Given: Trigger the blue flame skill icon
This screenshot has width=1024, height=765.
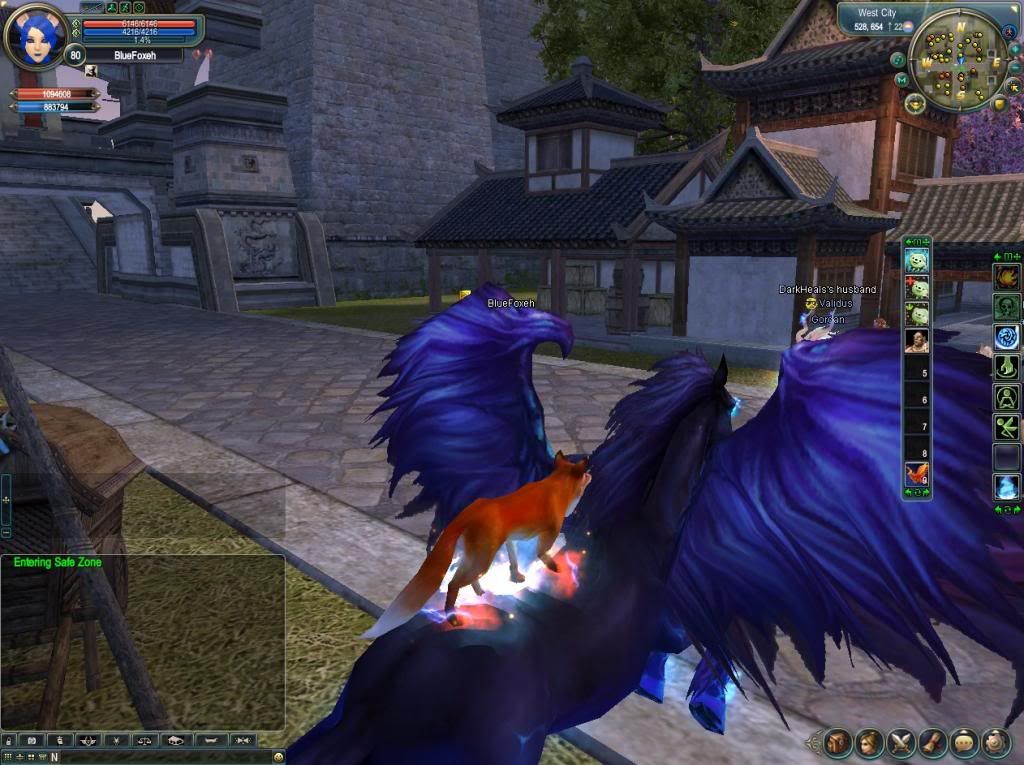Looking at the screenshot, I should 1006,487.
